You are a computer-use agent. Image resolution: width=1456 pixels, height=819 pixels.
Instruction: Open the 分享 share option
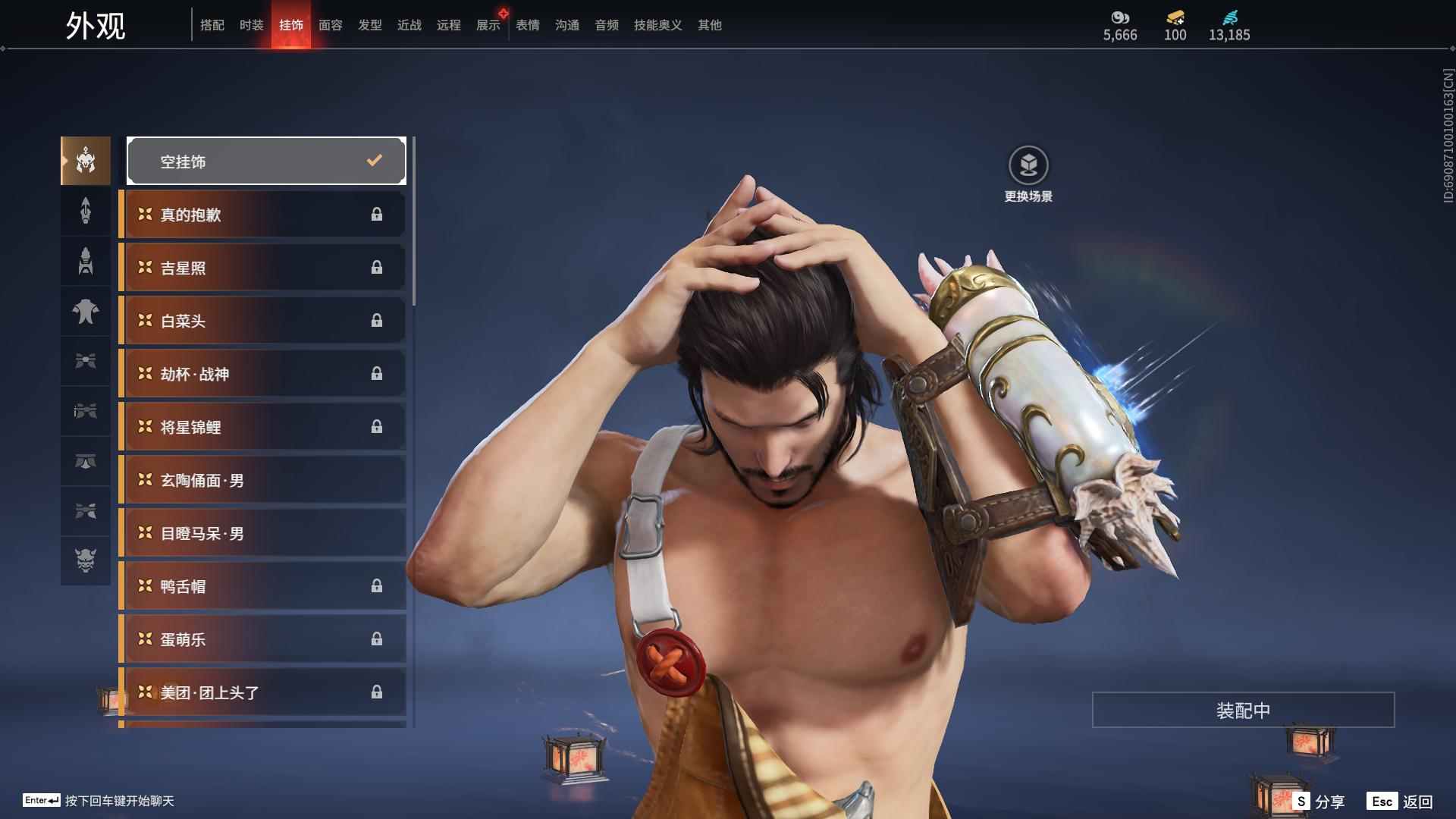pyautogui.click(x=1319, y=802)
